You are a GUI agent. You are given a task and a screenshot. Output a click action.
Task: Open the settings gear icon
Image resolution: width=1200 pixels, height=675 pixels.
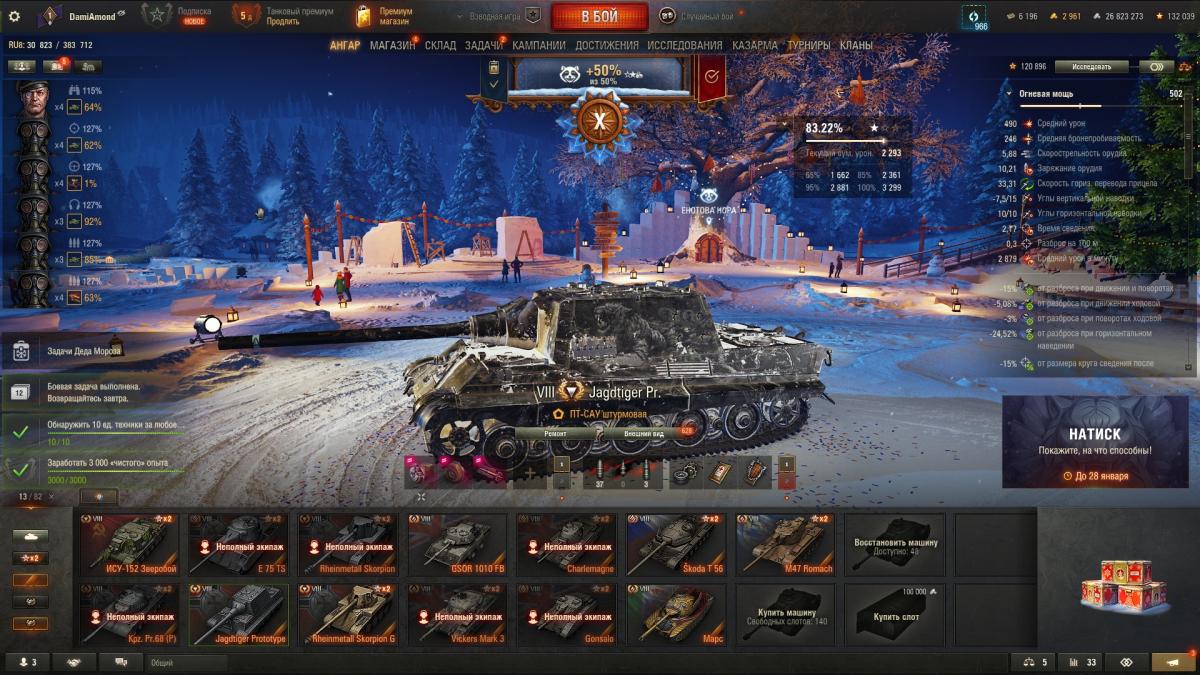click(14, 16)
